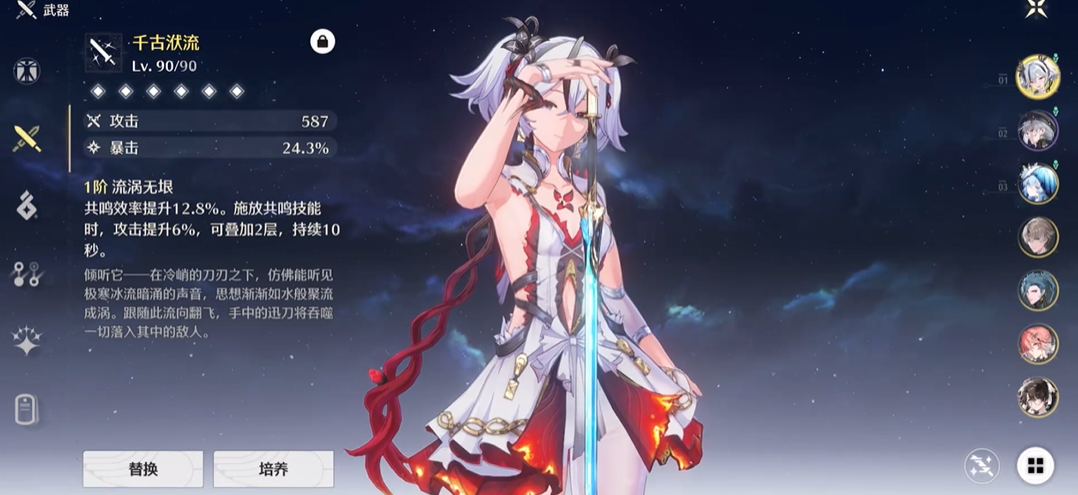Select the teal-haired character portrait
1078x495 pixels.
click(1037, 290)
